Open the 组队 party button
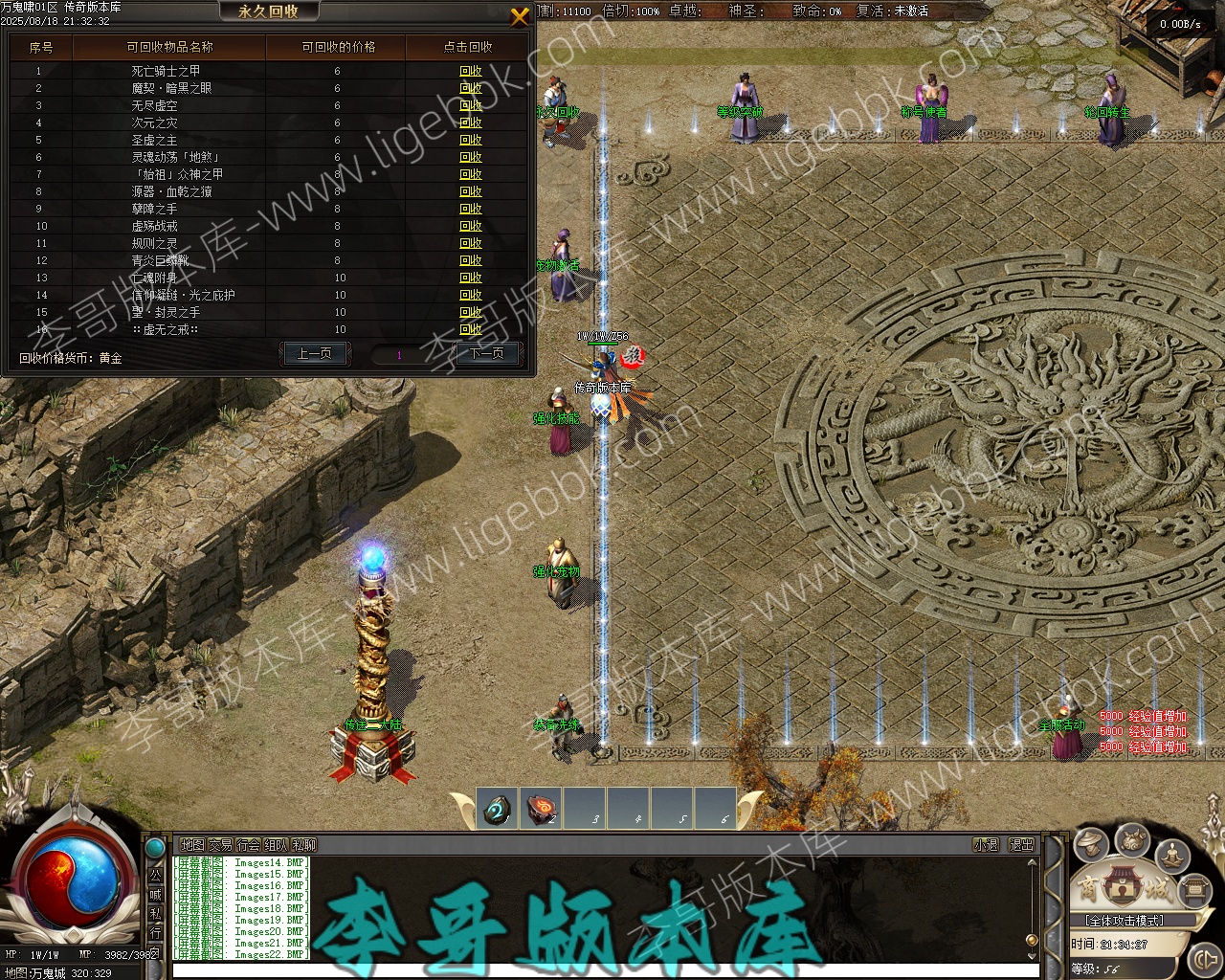Image resolution: width=1225 pixels, height=980 pixels. click(276, 845)
